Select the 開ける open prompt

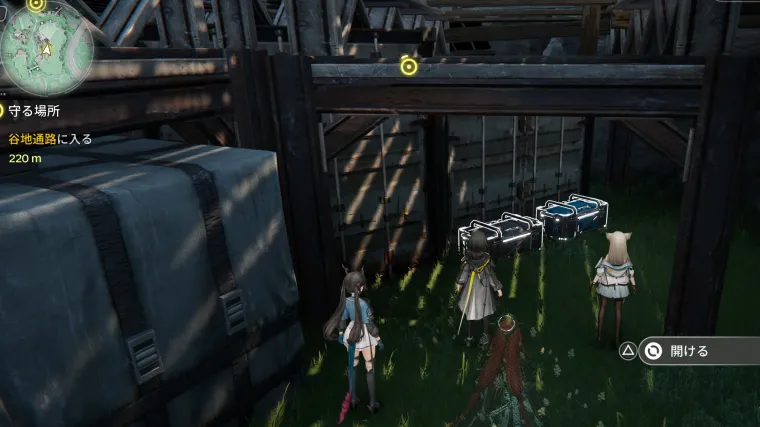coord(690,351)
